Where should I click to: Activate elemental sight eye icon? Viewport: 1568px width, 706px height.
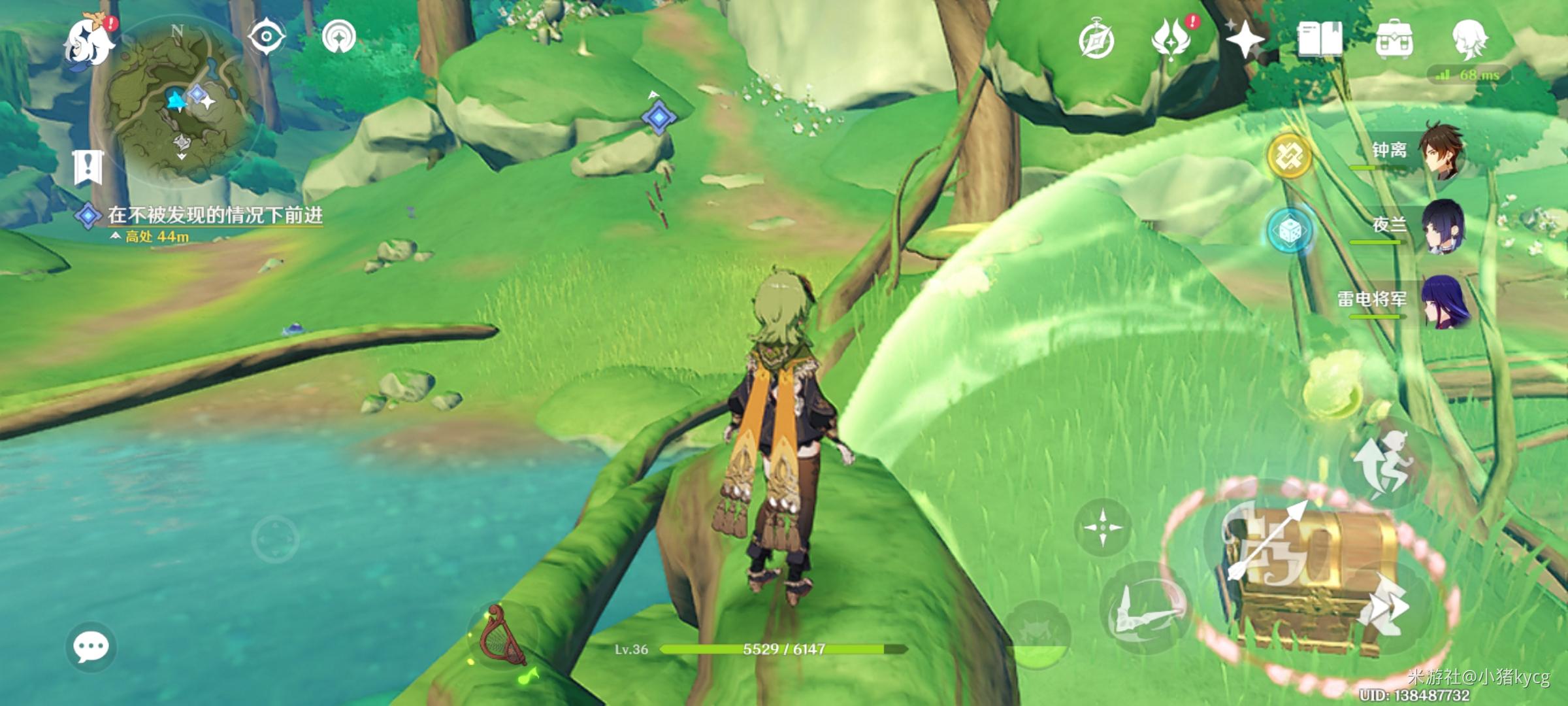point(266,36)
